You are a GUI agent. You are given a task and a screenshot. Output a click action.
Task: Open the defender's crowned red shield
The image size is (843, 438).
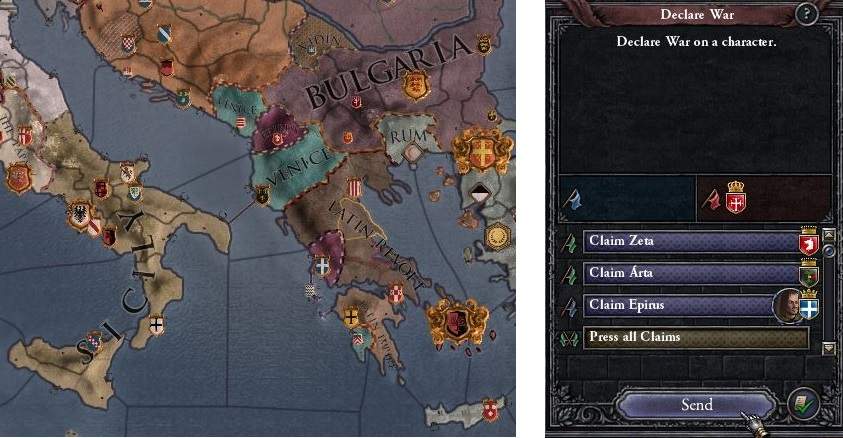tap(736, 197)
